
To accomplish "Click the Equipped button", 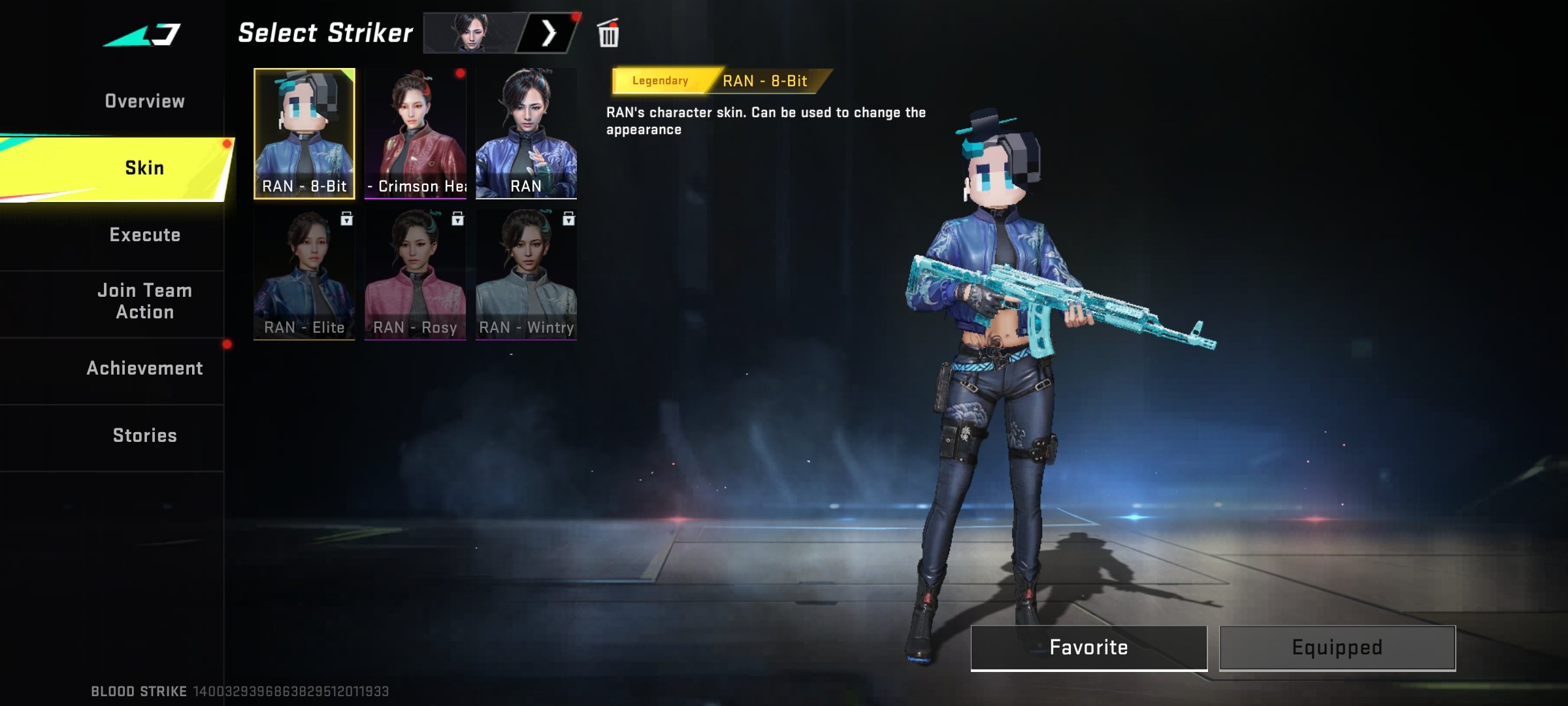I will 1337,647.
